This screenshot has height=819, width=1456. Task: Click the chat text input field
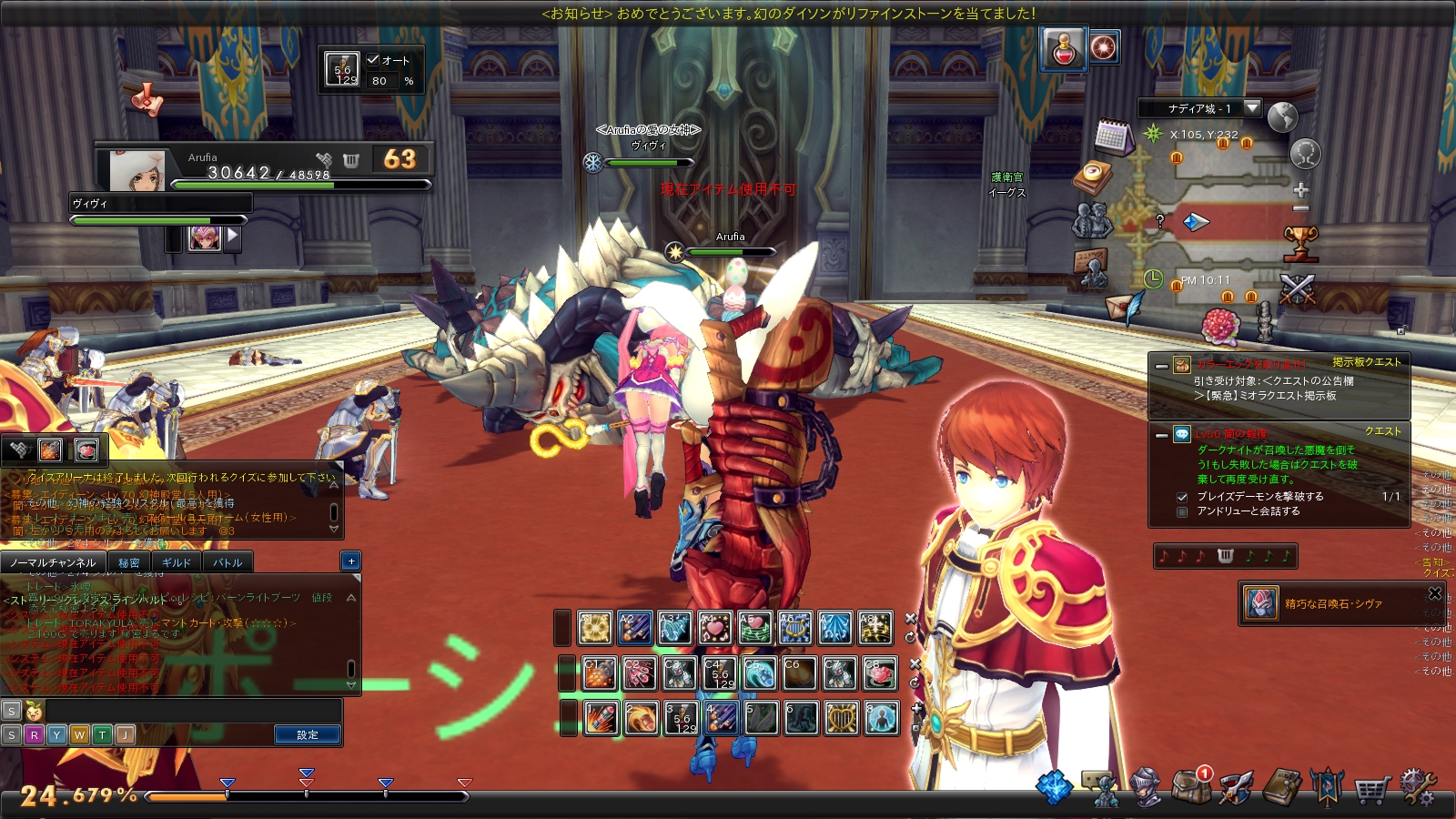[191, 711]
